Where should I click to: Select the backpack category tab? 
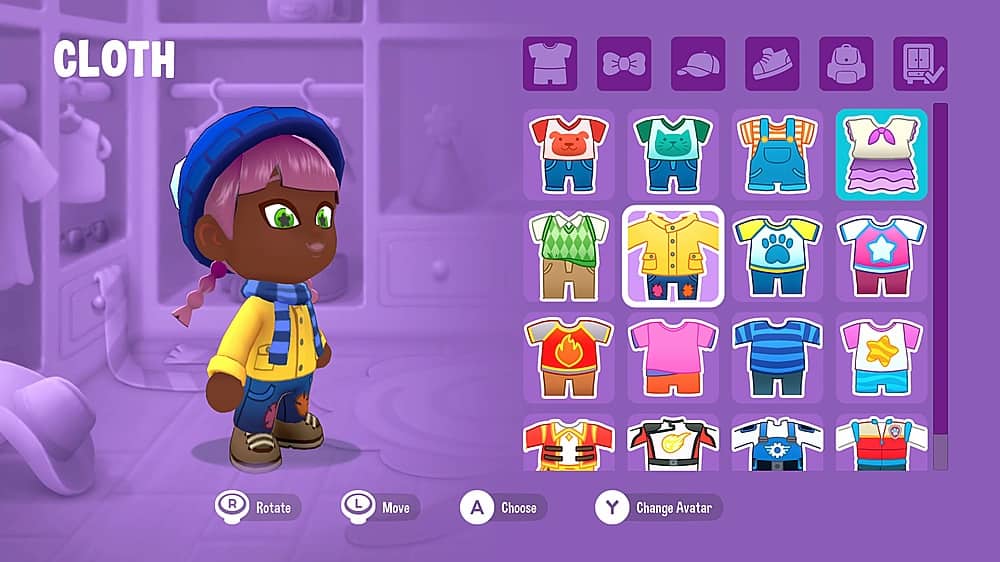846,64
